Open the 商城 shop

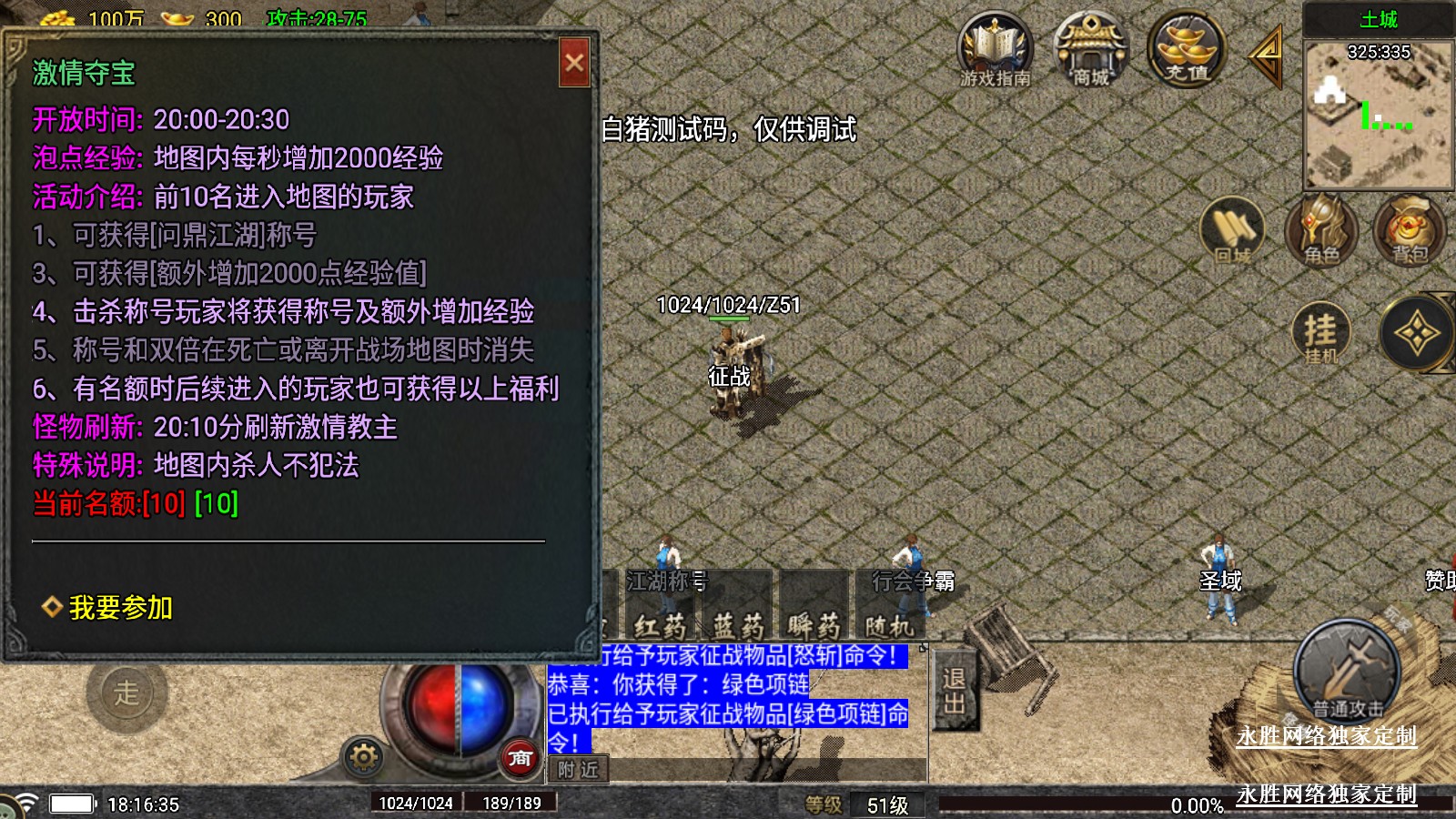pos(1089,52)
